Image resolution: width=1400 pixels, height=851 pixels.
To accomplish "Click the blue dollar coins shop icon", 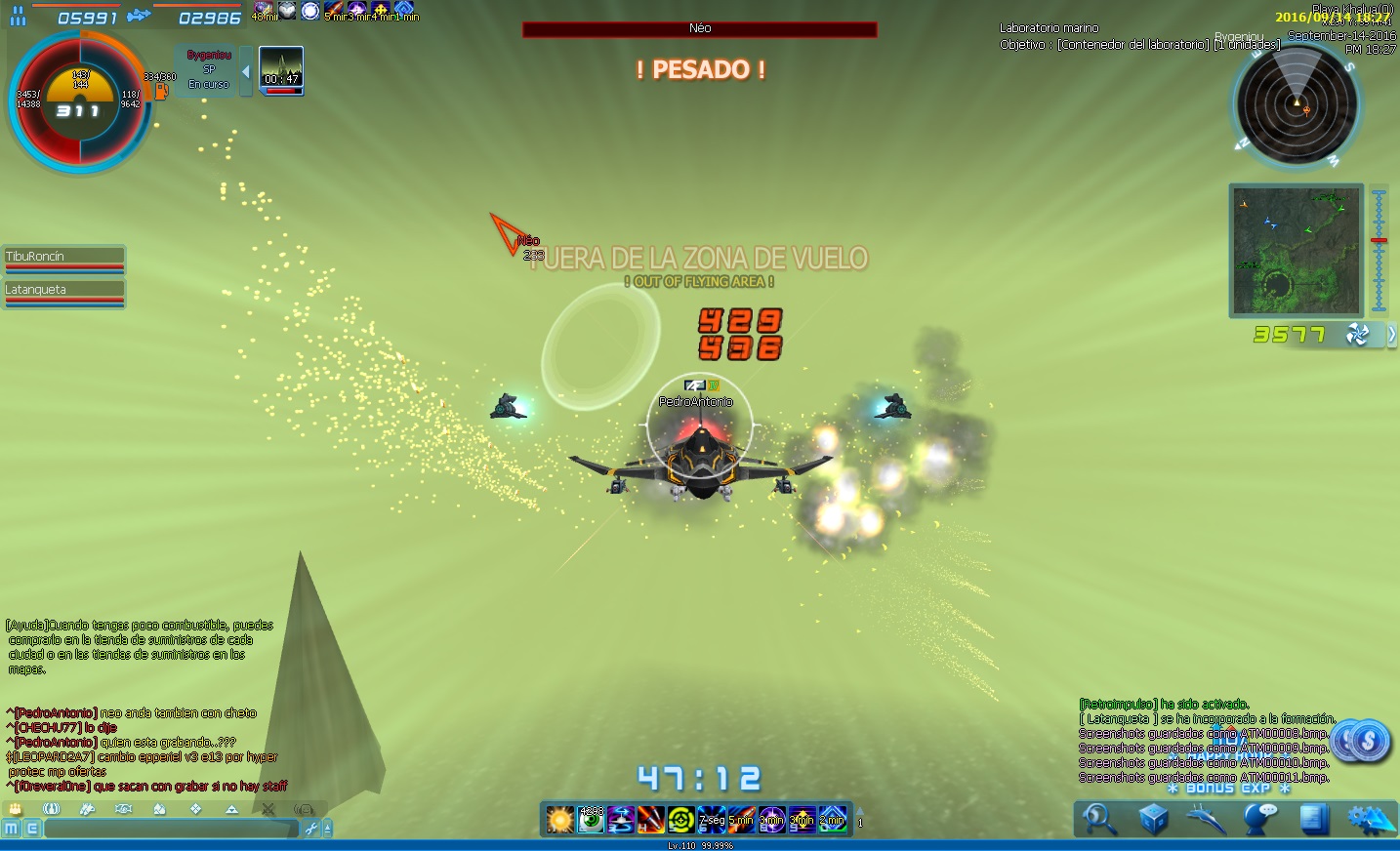I will (1361, 743).
